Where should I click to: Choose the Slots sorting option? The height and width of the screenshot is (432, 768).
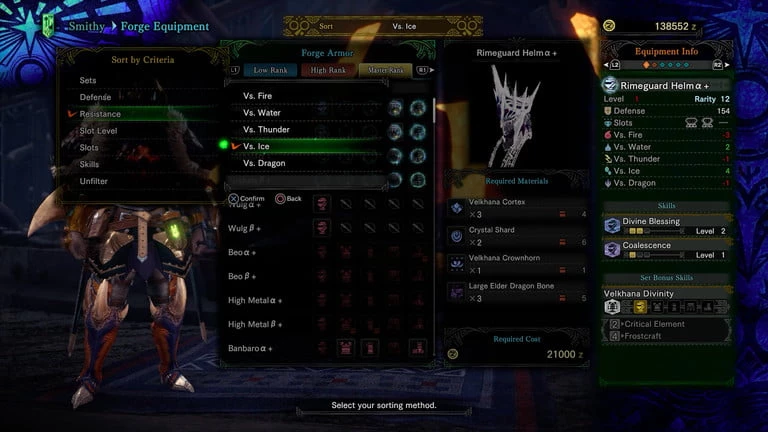tap(90, 148)
